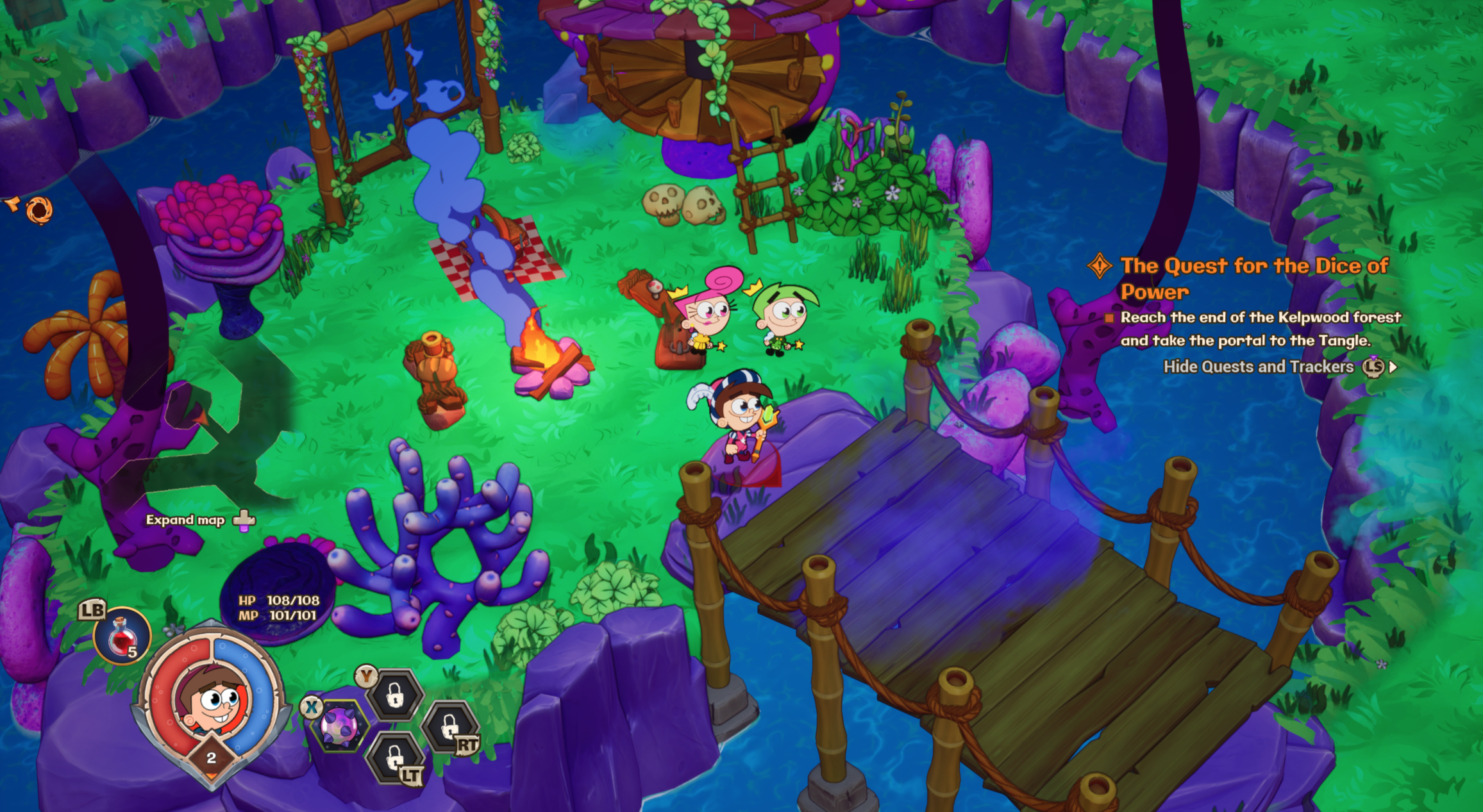The image size is (1483, 812).
Task: Select the locked ability slot marked Y
Action: coord(395,695)
